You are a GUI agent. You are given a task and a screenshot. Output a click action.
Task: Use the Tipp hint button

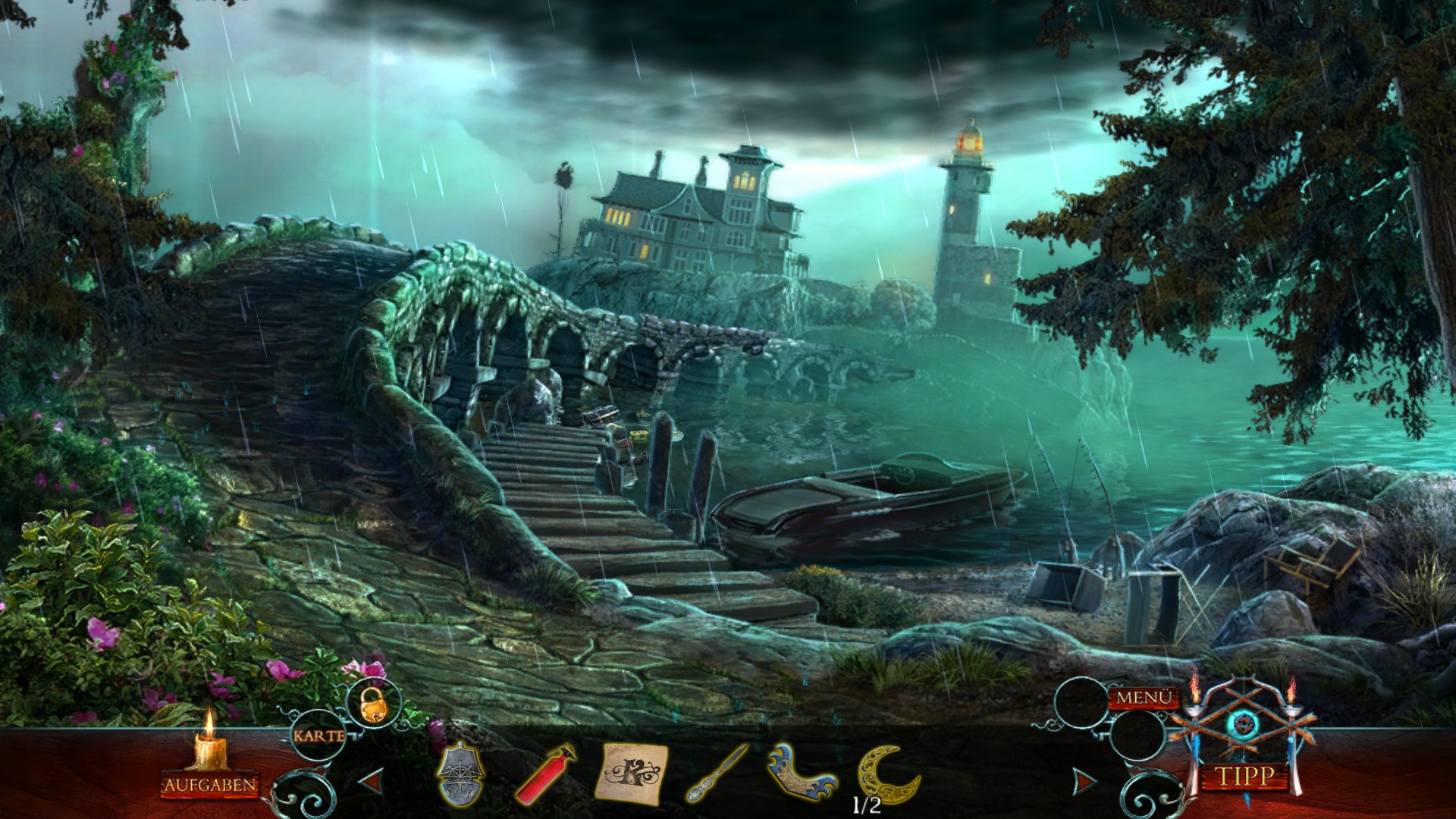1245,776
